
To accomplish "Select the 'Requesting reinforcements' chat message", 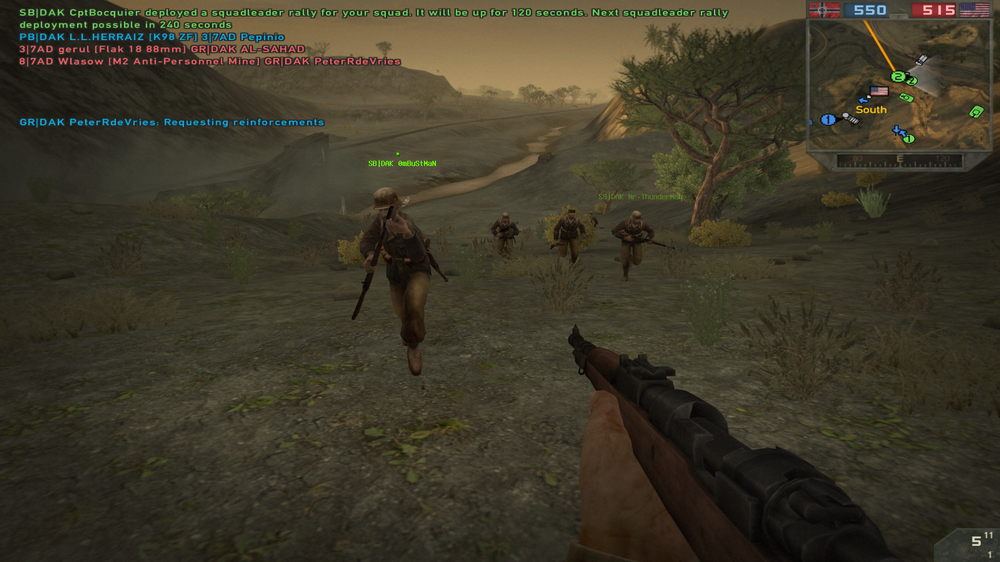I will click(x=172, y=122).
